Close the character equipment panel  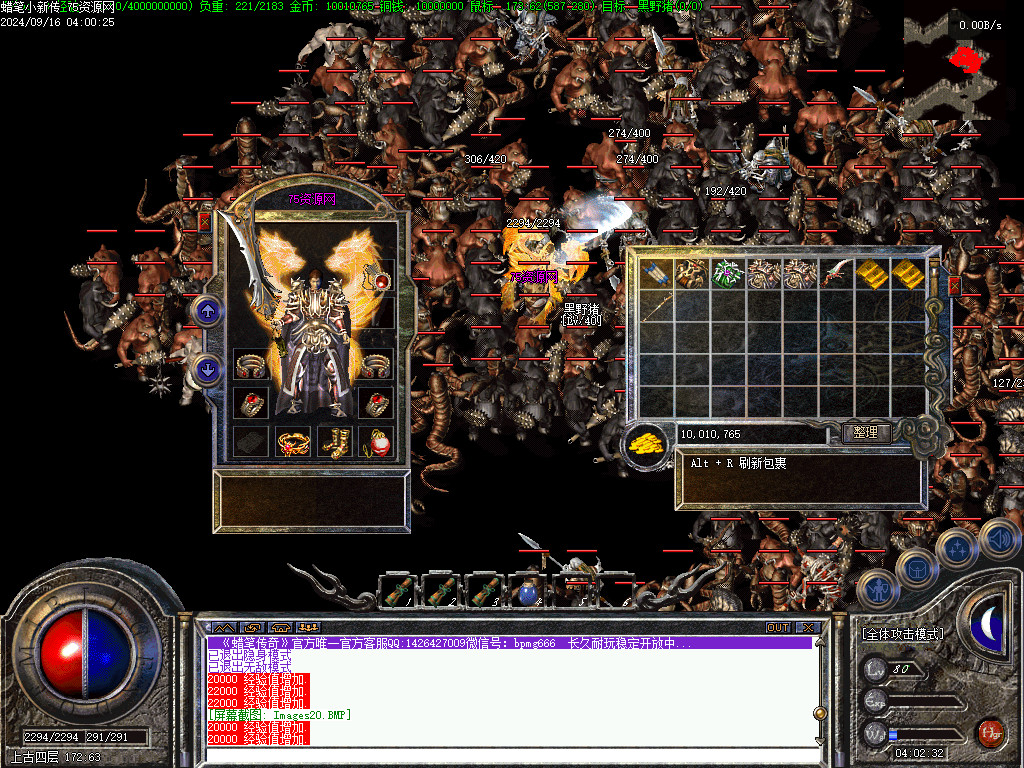click(x=205, y=222)
